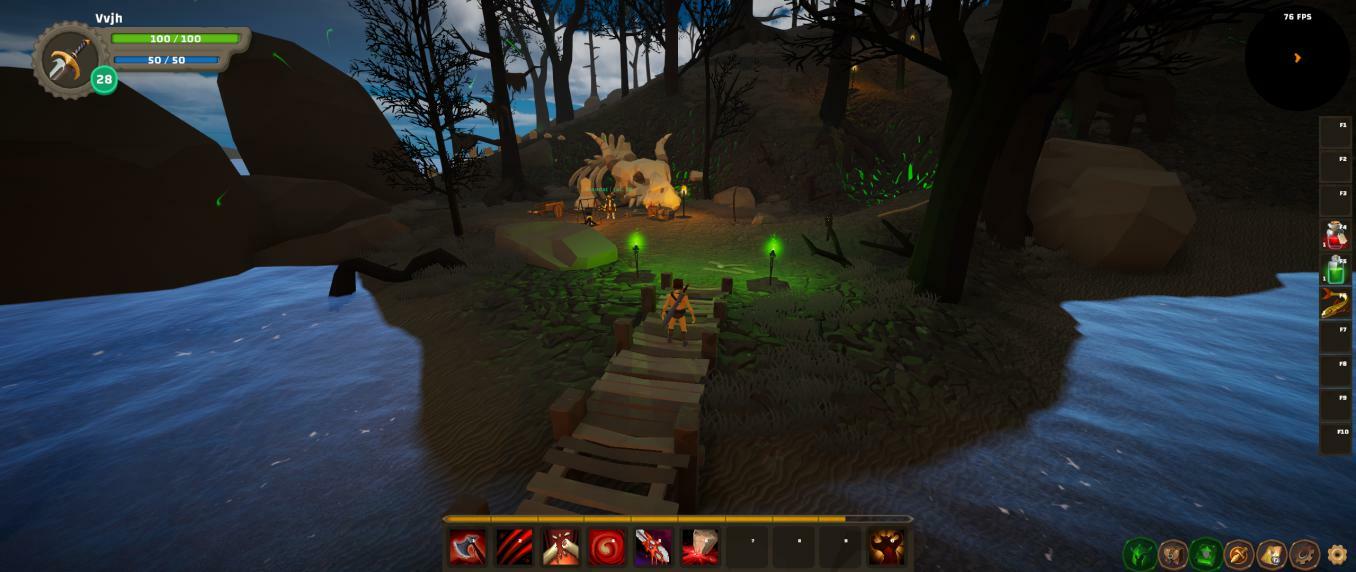Use the red claw slash skill
Image resolution: width=1356 pixels, height=572 pixels.
[x=514, y=547]
